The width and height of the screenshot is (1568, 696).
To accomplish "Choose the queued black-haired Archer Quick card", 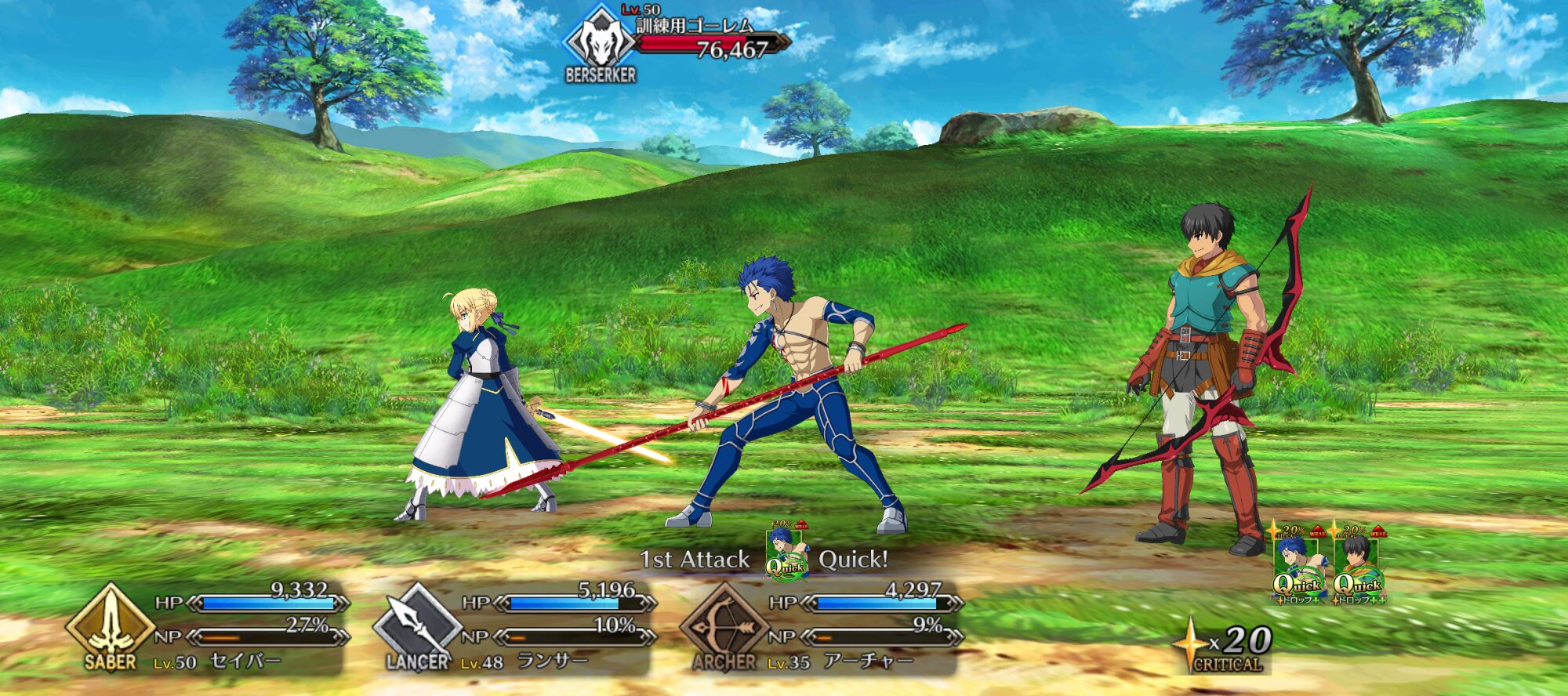I will click(1359, 564).
